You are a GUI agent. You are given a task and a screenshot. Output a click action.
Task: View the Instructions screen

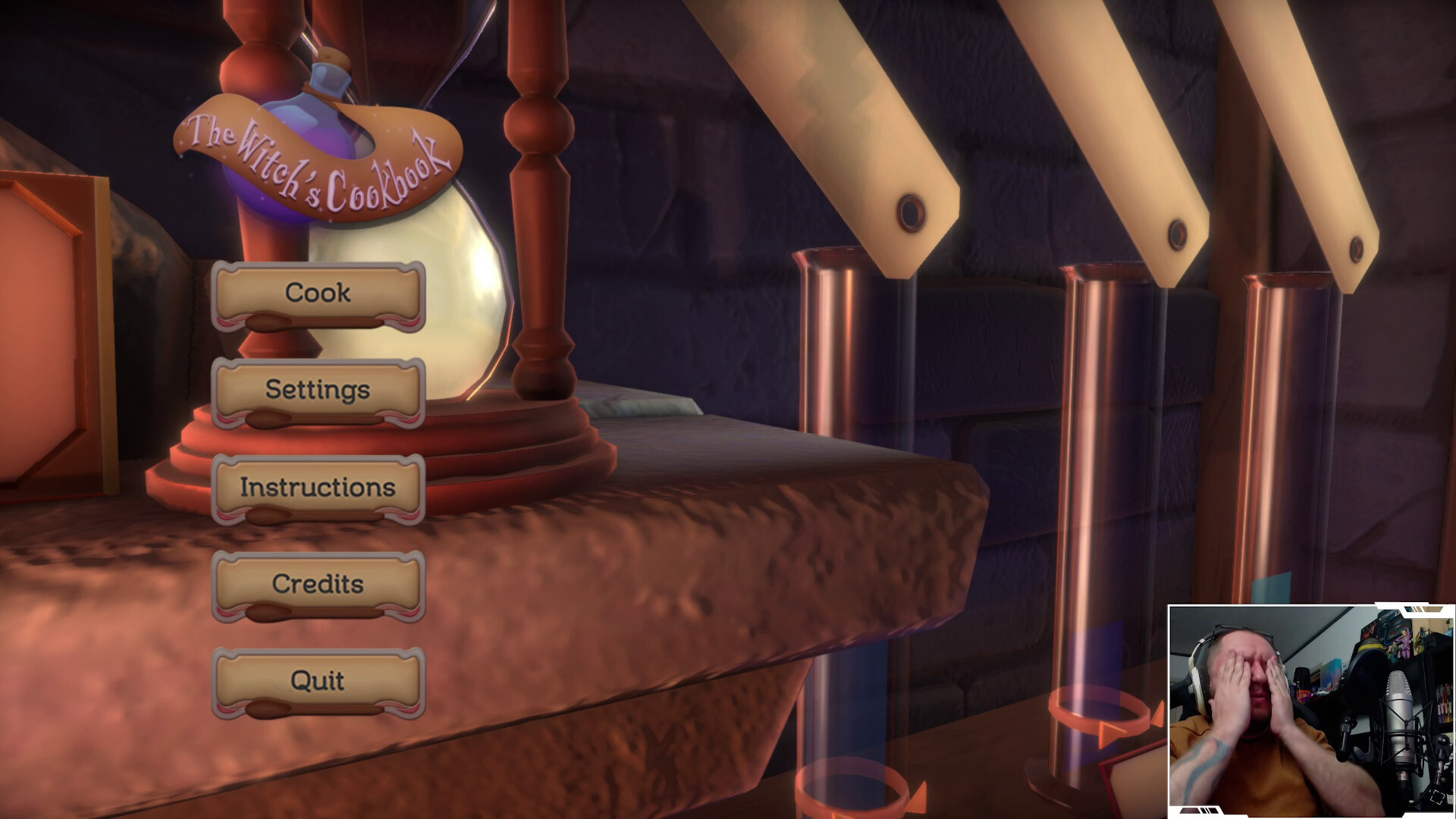point(317,488)
